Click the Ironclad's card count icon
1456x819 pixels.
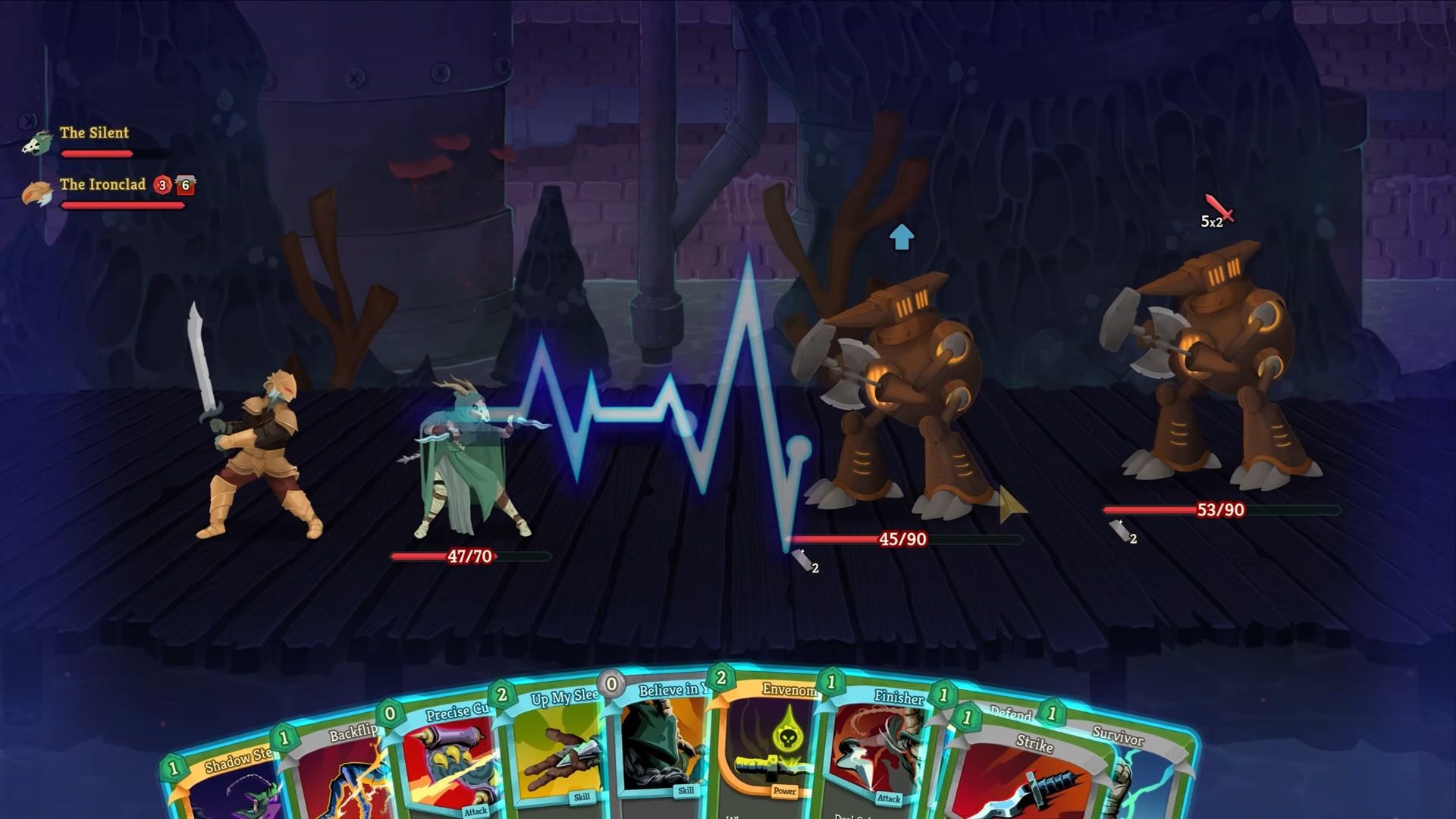point(186,185)
